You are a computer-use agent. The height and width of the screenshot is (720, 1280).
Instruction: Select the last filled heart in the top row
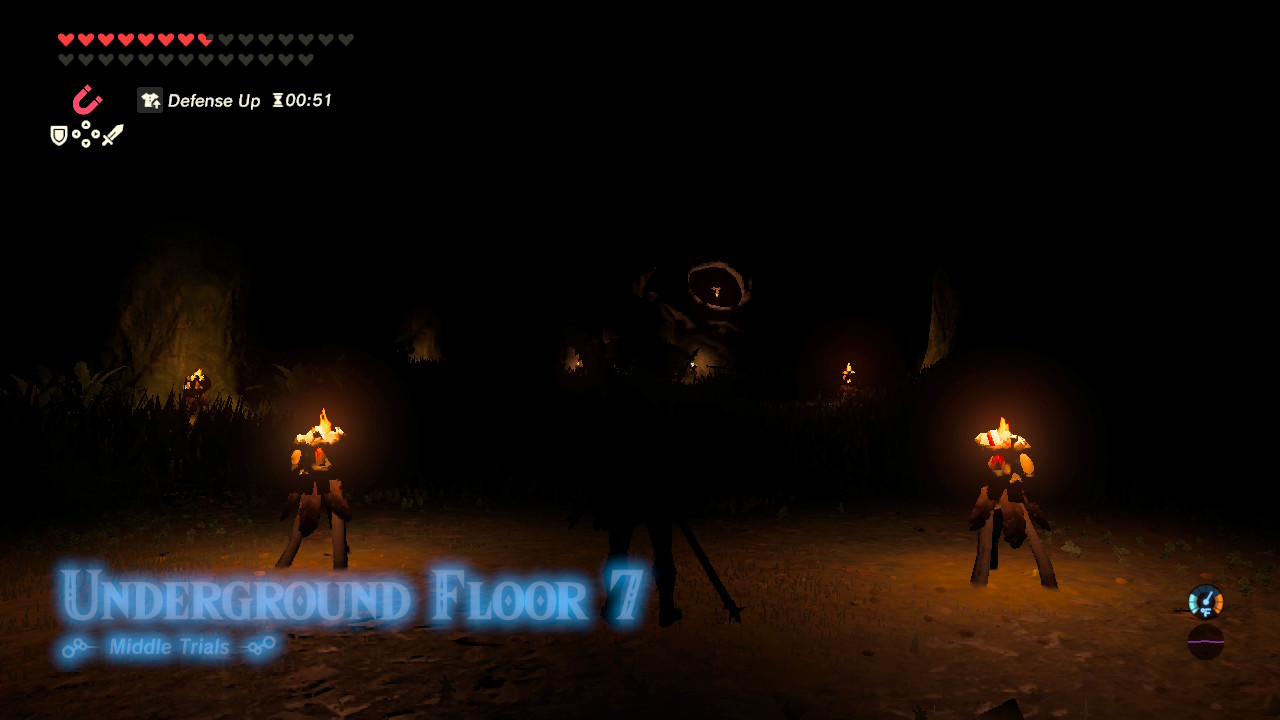pyautogui.click(x=184, y=40)
